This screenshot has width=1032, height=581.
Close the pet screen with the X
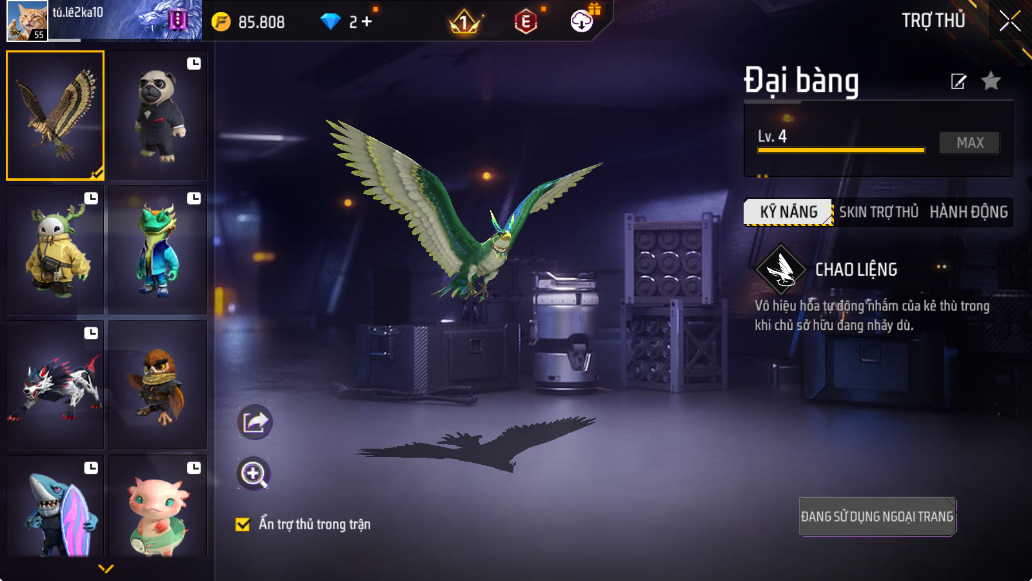[x=1009, y=21]
